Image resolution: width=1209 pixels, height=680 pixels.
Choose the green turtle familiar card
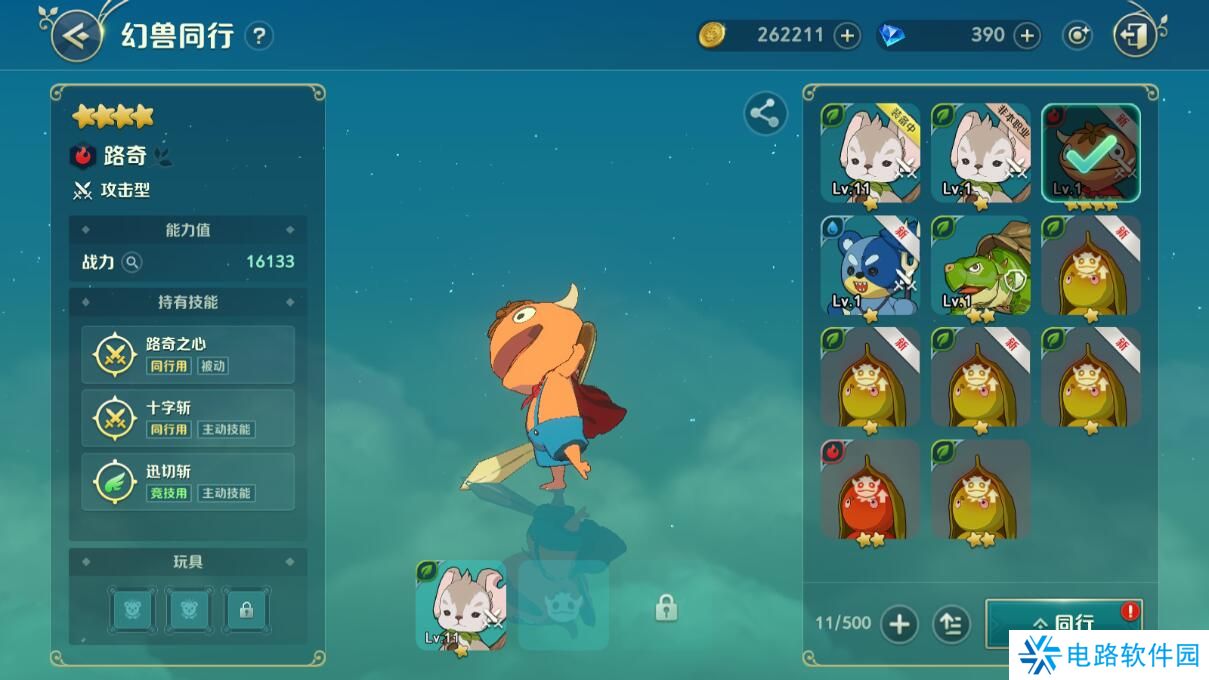point(980,265)
